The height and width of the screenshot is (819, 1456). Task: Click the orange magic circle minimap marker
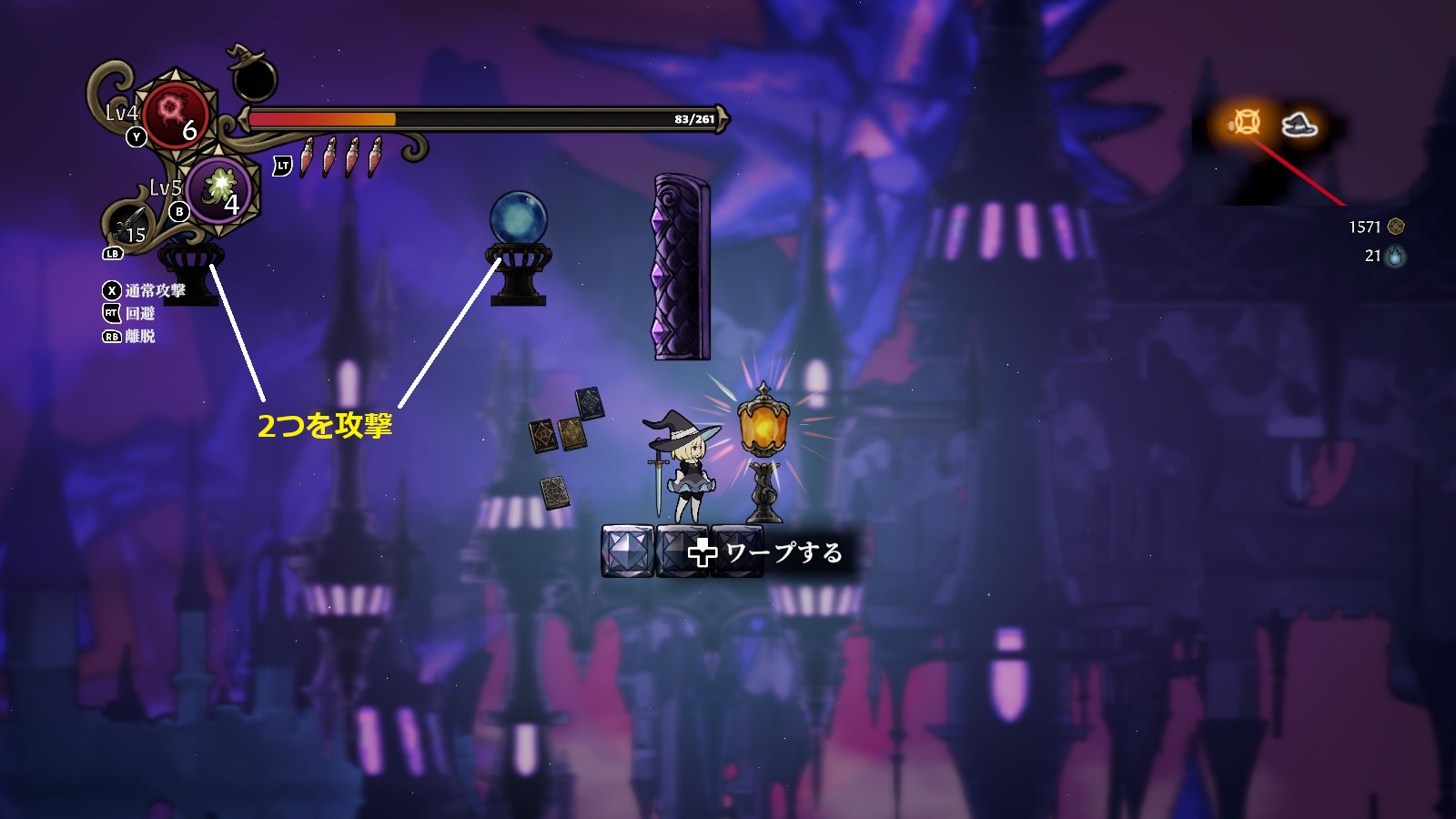pos(1245,123)
